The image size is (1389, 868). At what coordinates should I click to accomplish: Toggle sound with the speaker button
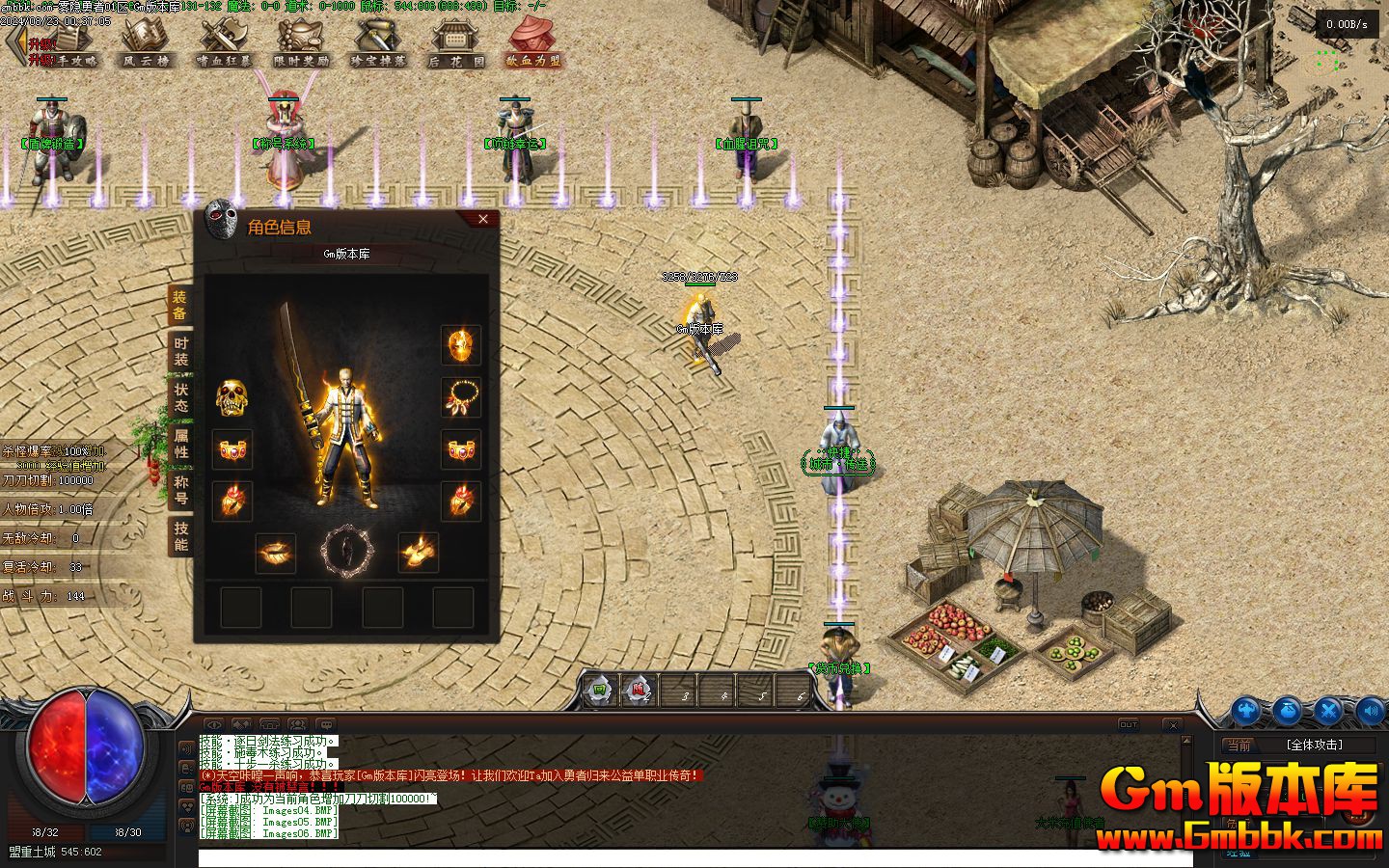pos(1370,712)
